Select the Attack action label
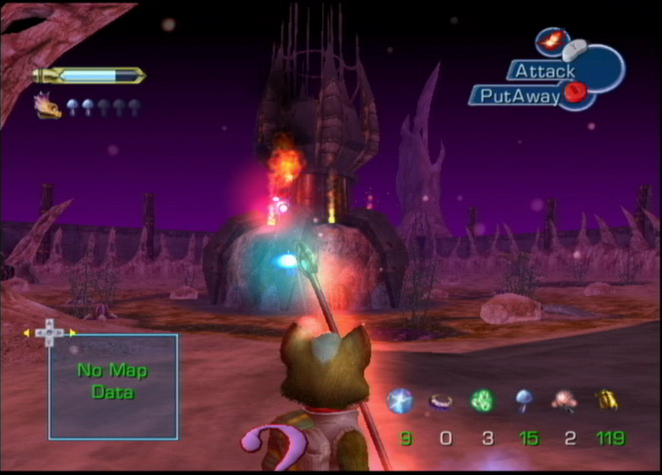The height and width of the screenshot is (475, 662). tap(545, 71)
